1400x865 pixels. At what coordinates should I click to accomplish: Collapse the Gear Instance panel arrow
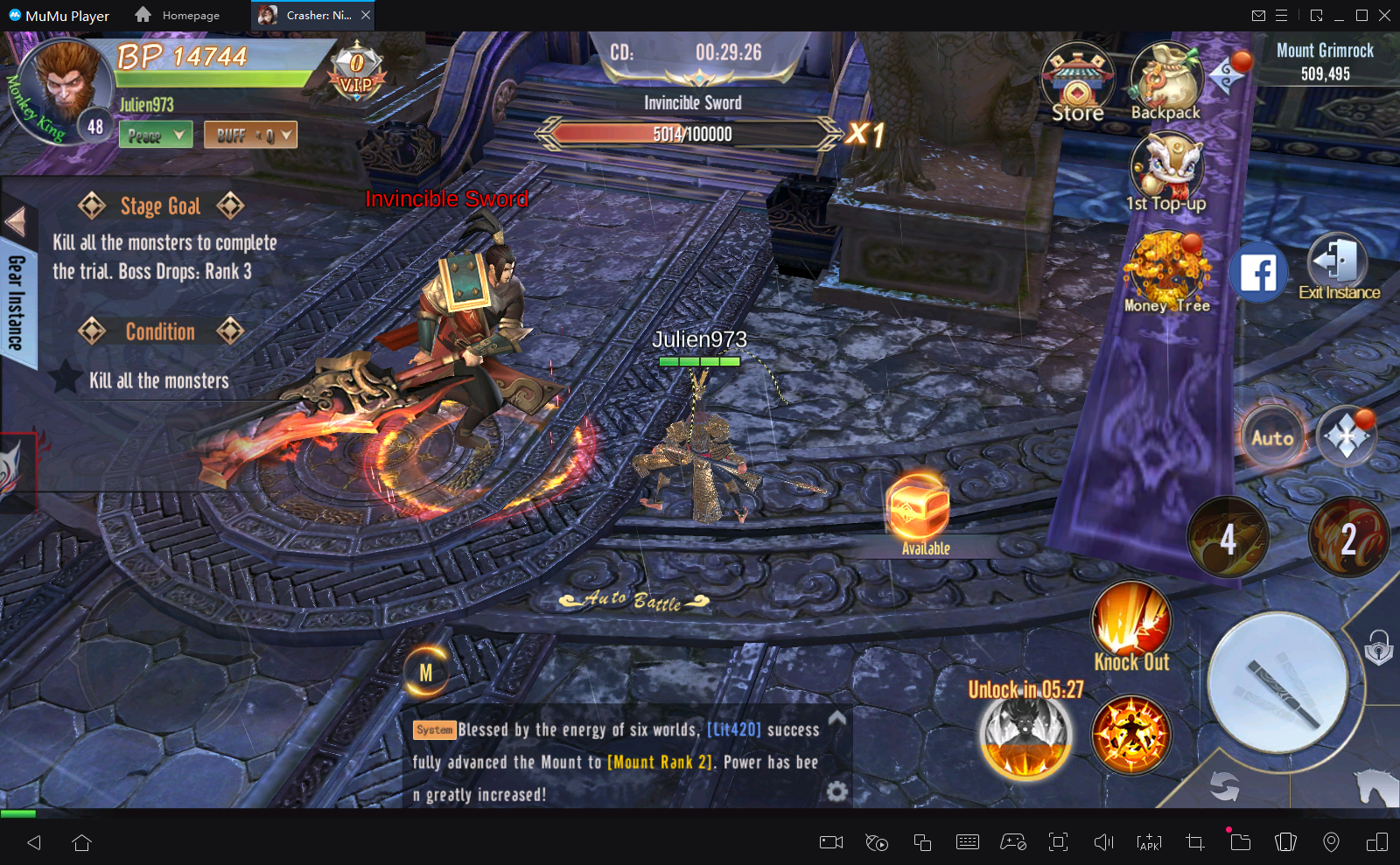tap(16, 221)
